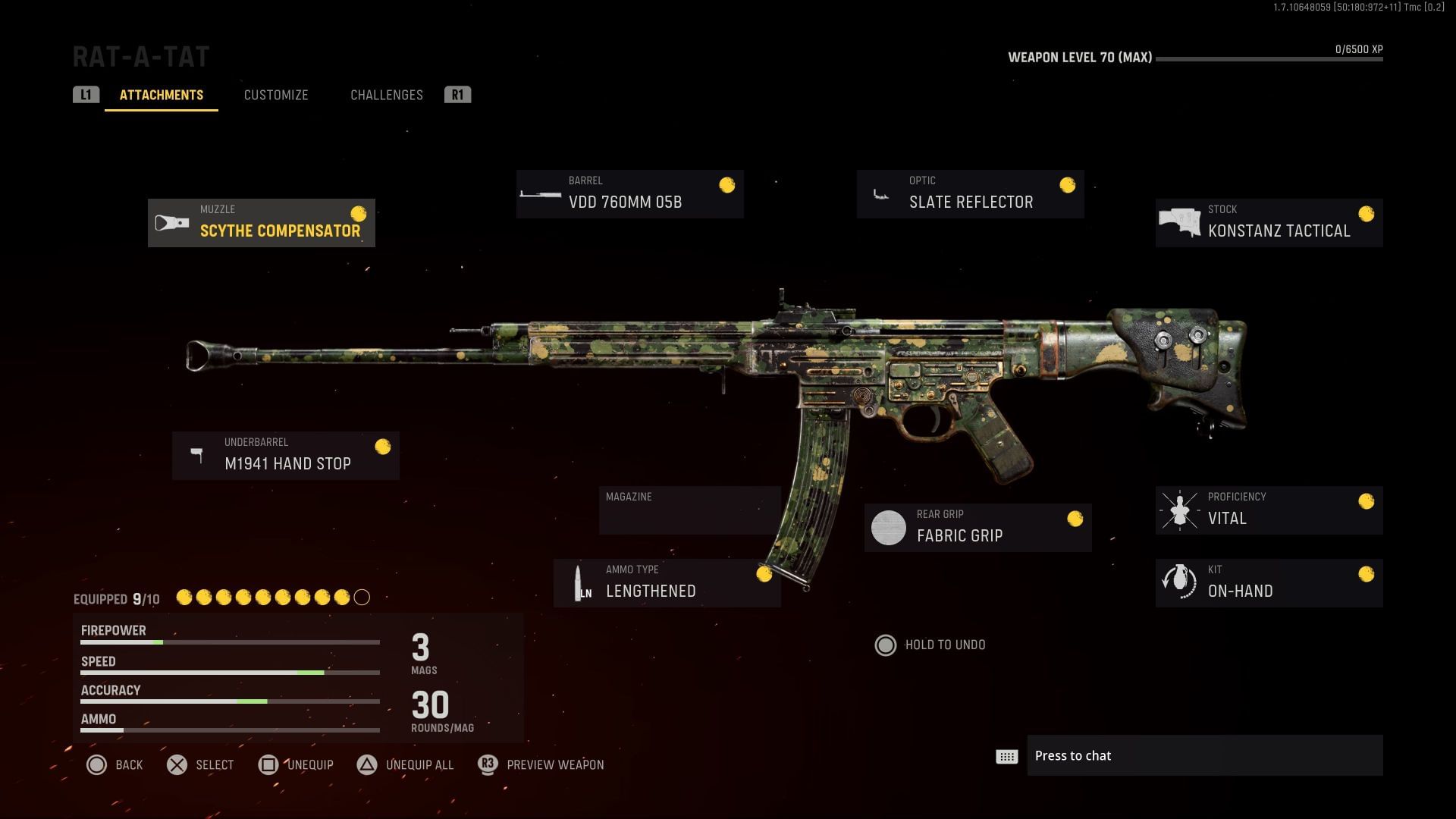
Task: Open the Challenges tab
Action: (x=386, y=95)
